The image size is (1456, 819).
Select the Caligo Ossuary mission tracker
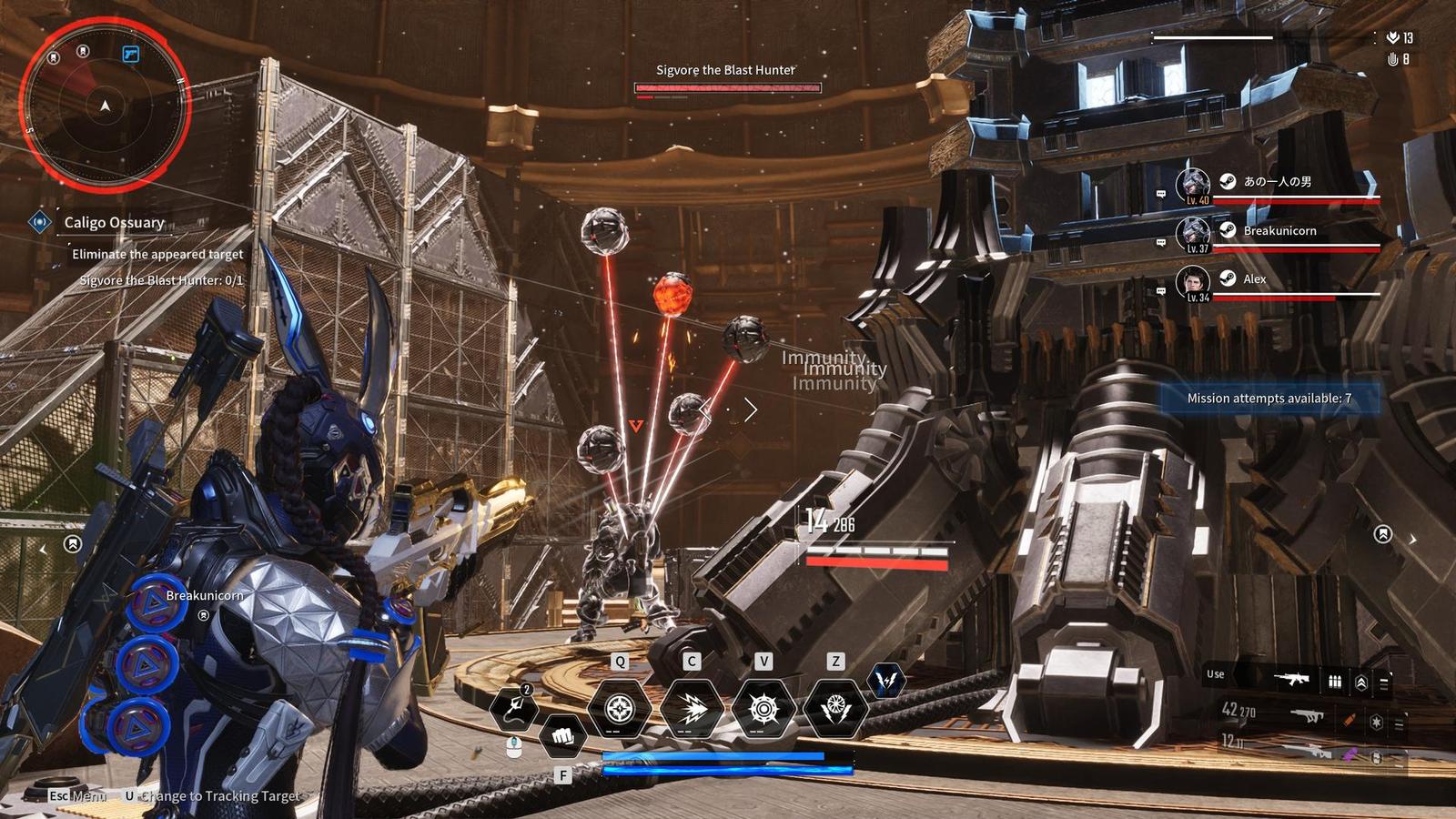pyautogui.click(x=114, y=222)
